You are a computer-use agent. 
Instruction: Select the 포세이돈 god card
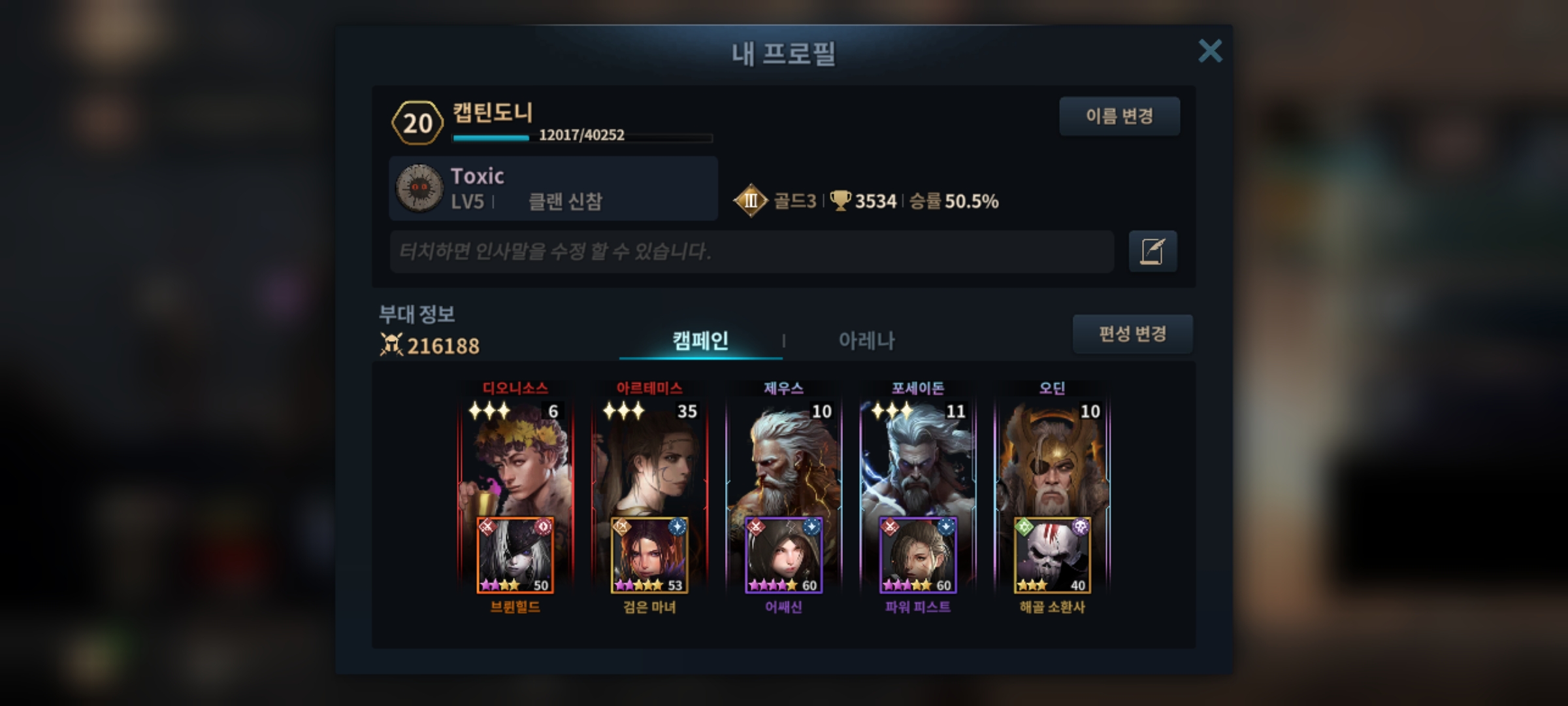[x=918, y=458]
